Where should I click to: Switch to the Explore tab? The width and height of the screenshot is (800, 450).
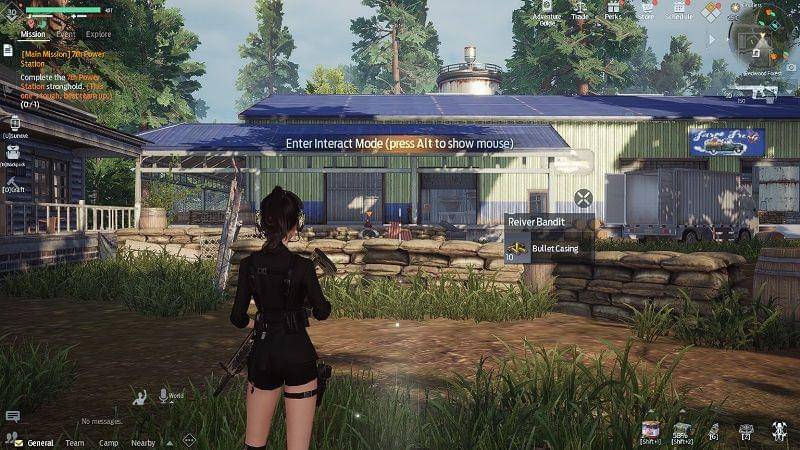click(98, 34)
